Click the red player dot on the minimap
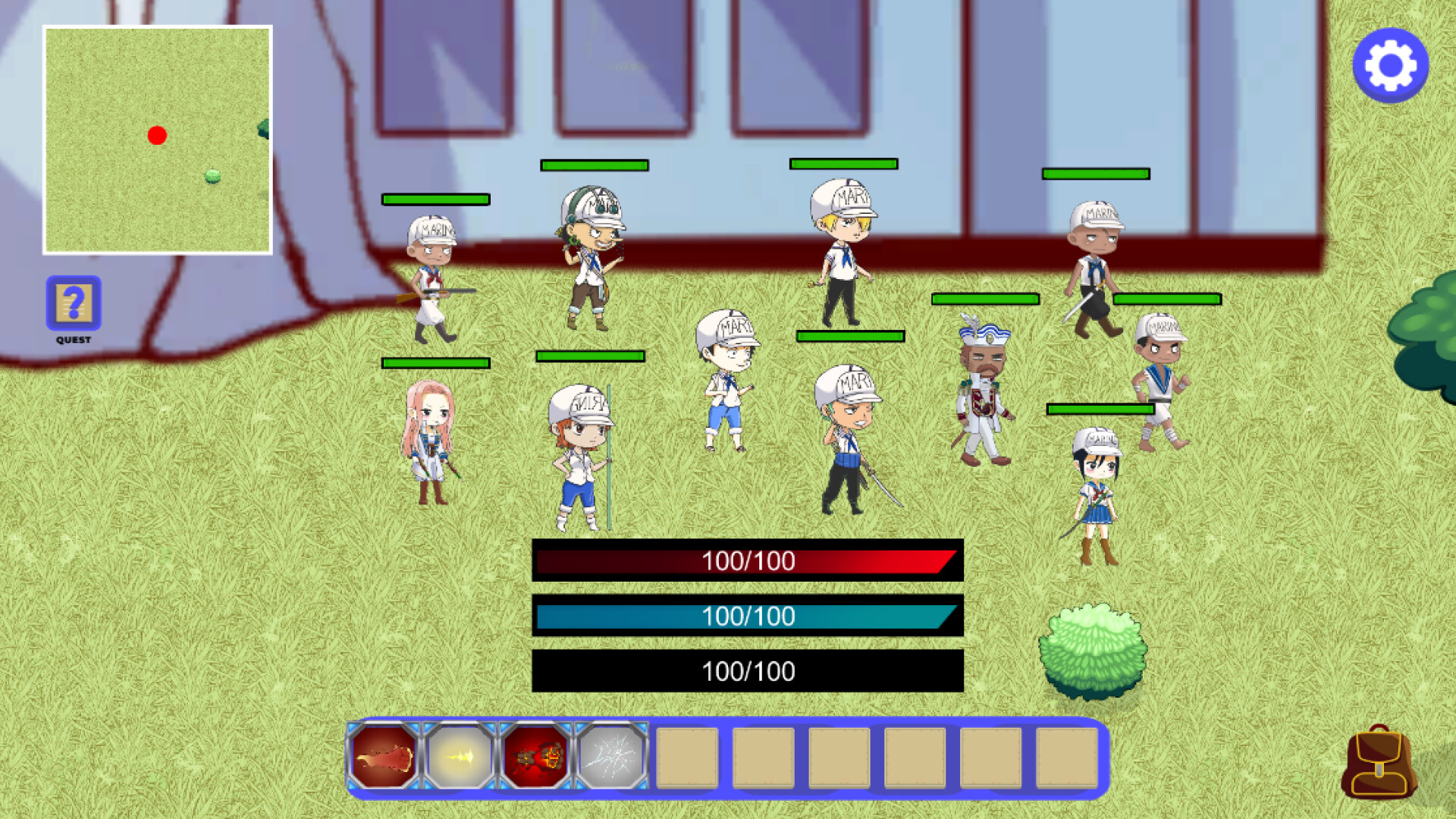 tap(158, 134)
